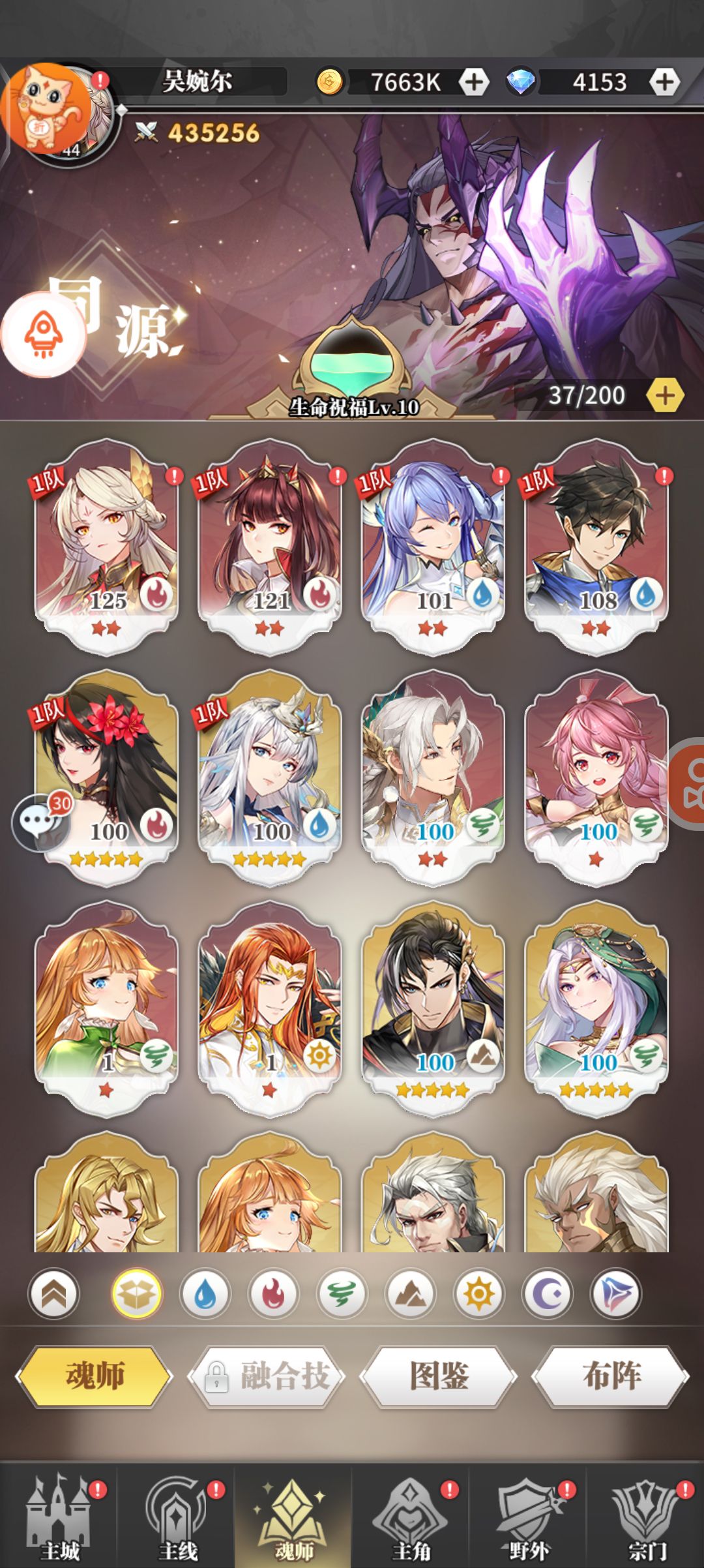Add more gold coins with plus button
Screen dimensions: 704x1568
tap(474, 82)
